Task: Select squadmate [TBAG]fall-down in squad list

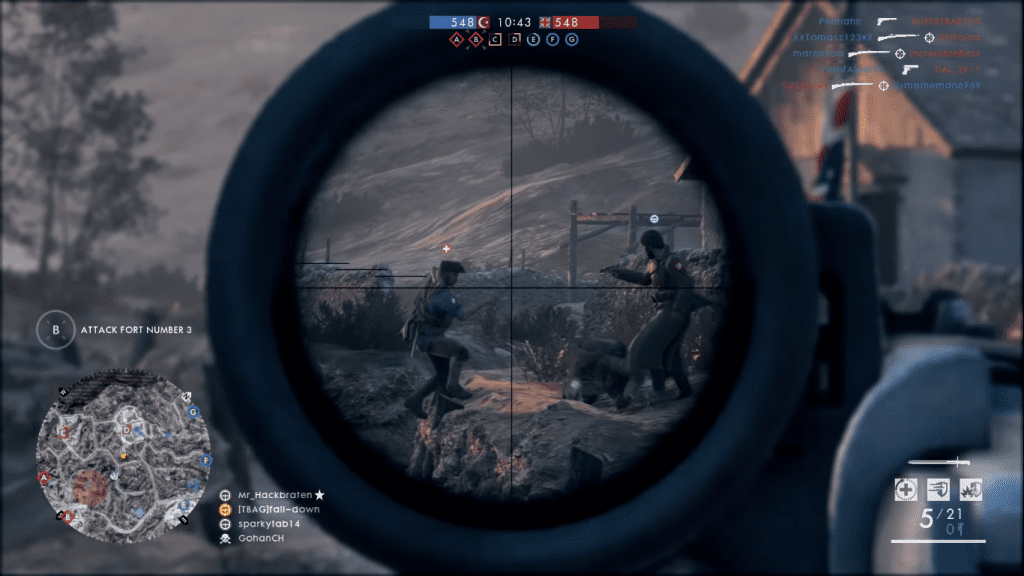Action: coord(270,509)
